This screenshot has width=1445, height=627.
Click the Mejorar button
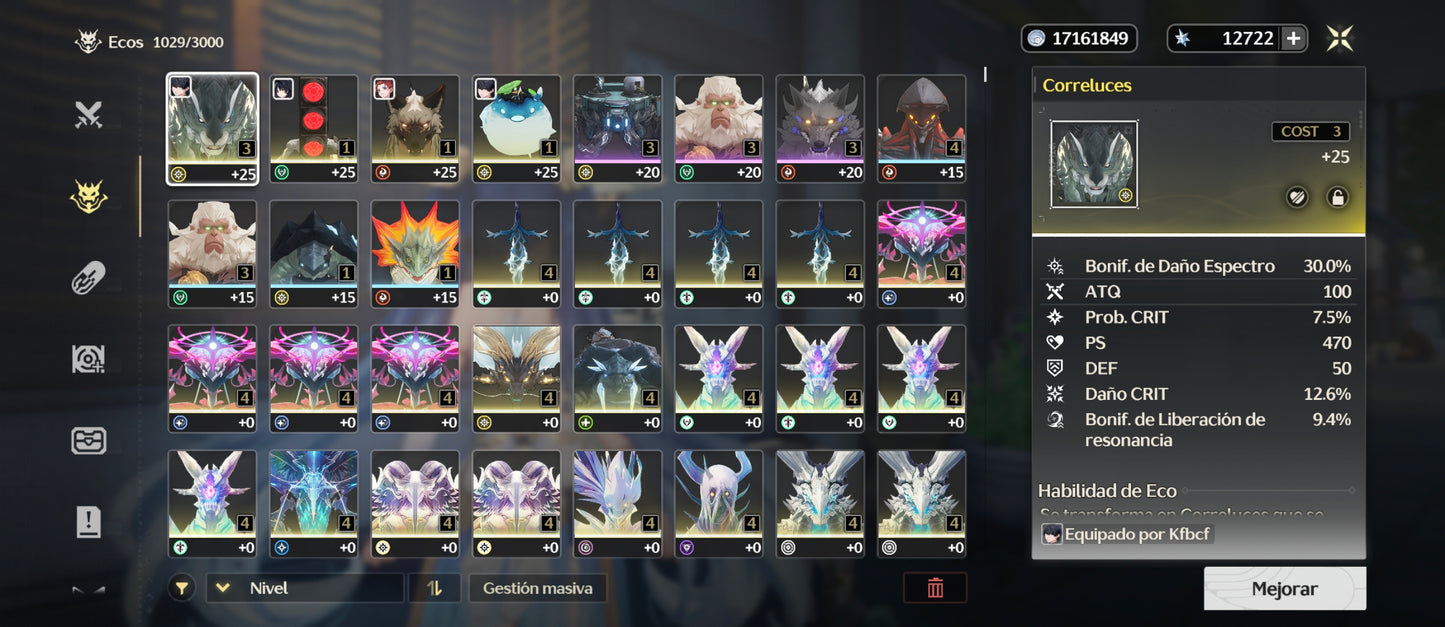point(1284,589)
